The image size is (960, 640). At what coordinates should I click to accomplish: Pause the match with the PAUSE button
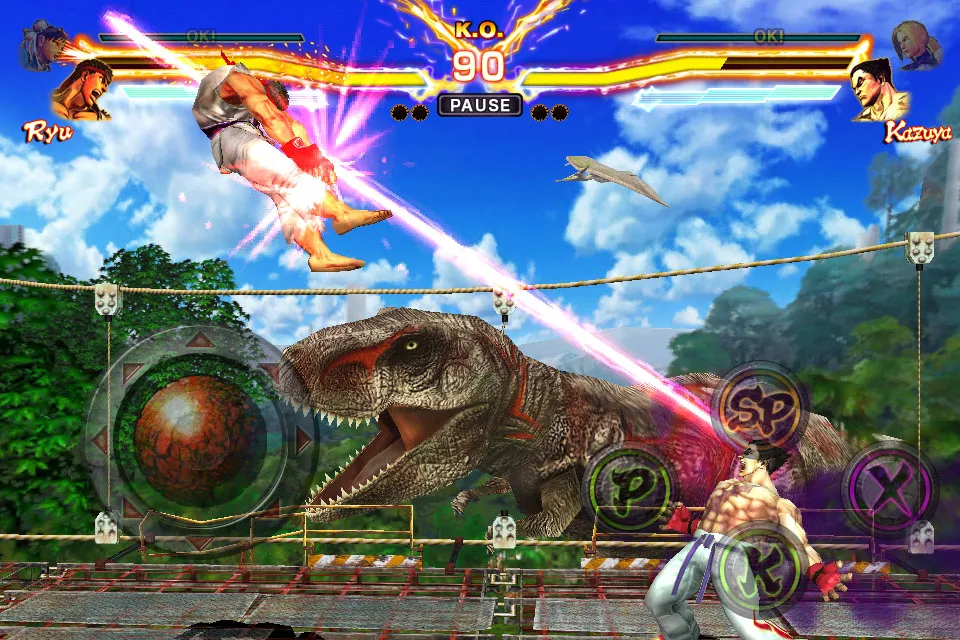point(480,105)
